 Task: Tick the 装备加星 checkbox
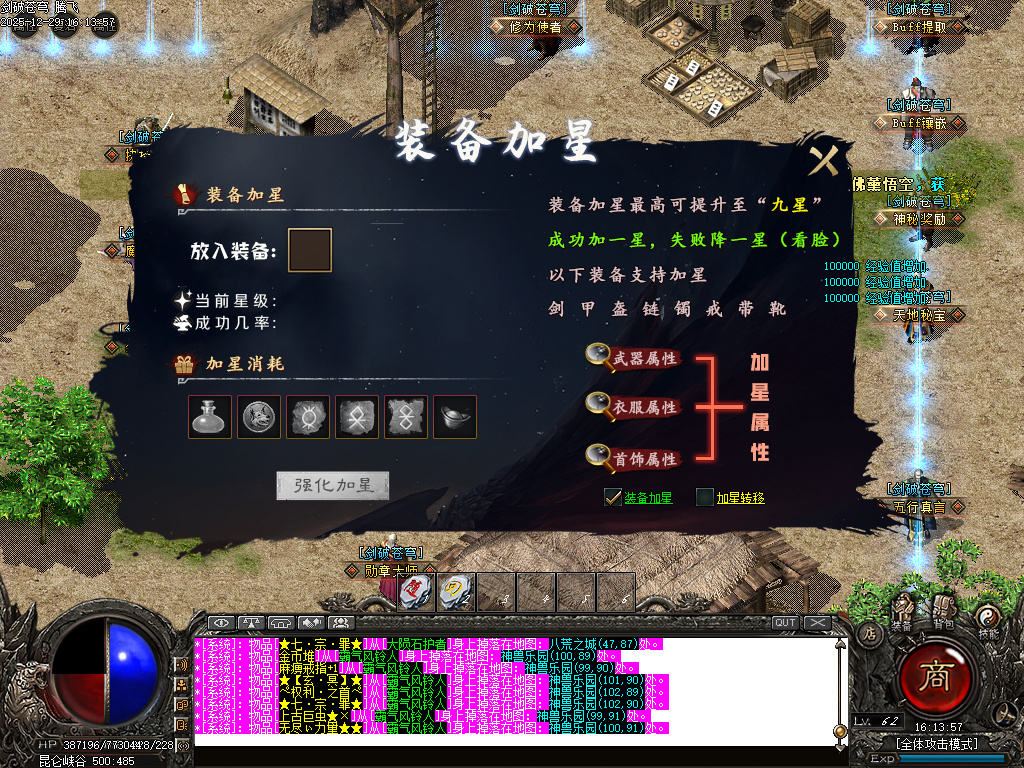(613, 497)
